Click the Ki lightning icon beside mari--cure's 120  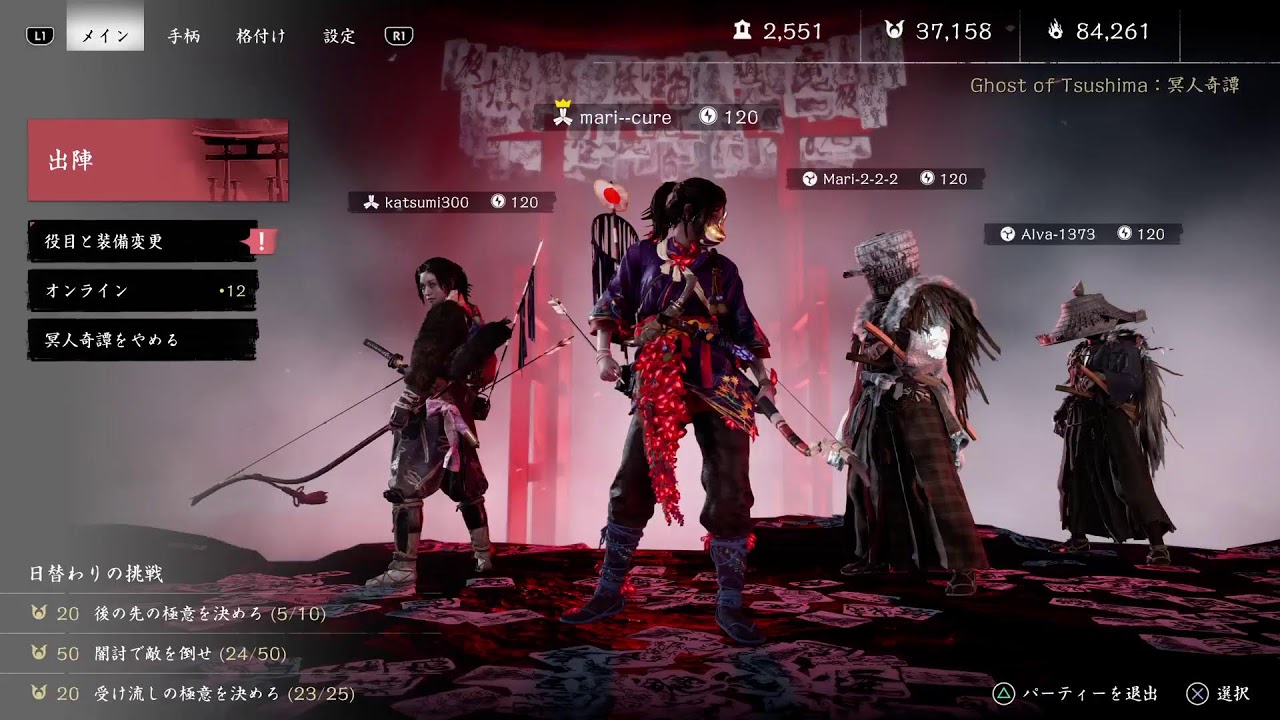(x=710, y=117)
